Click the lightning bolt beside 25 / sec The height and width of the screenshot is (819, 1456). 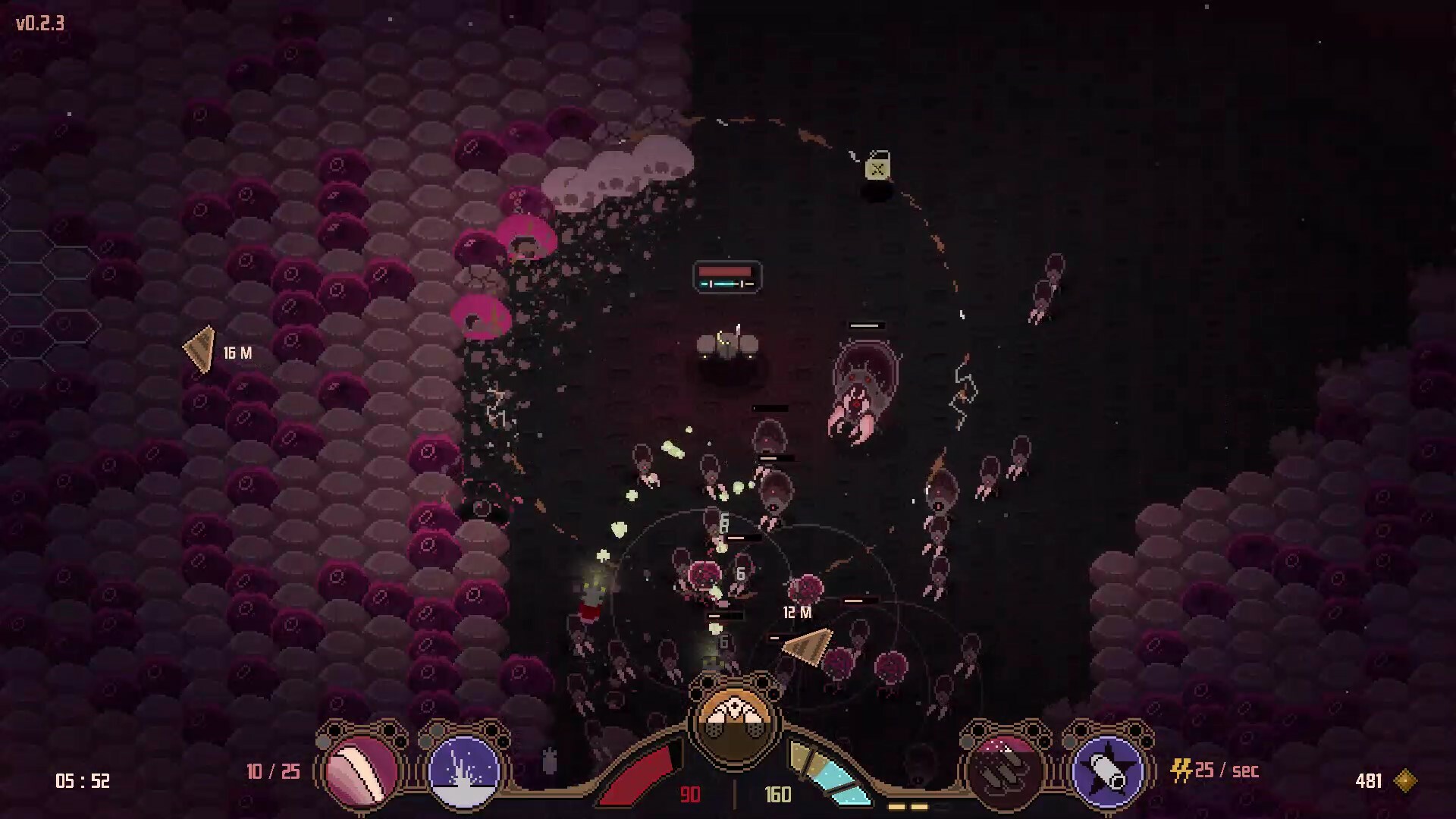click(1181, 770)
